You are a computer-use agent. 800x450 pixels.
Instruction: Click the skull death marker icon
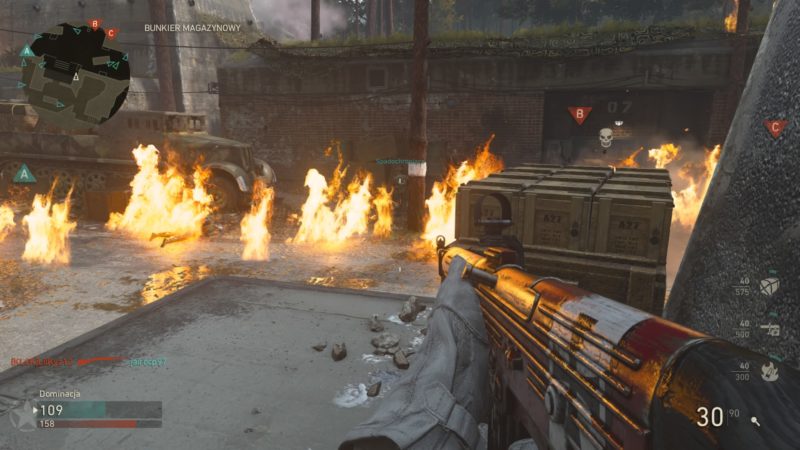click(x=605, y=137)
